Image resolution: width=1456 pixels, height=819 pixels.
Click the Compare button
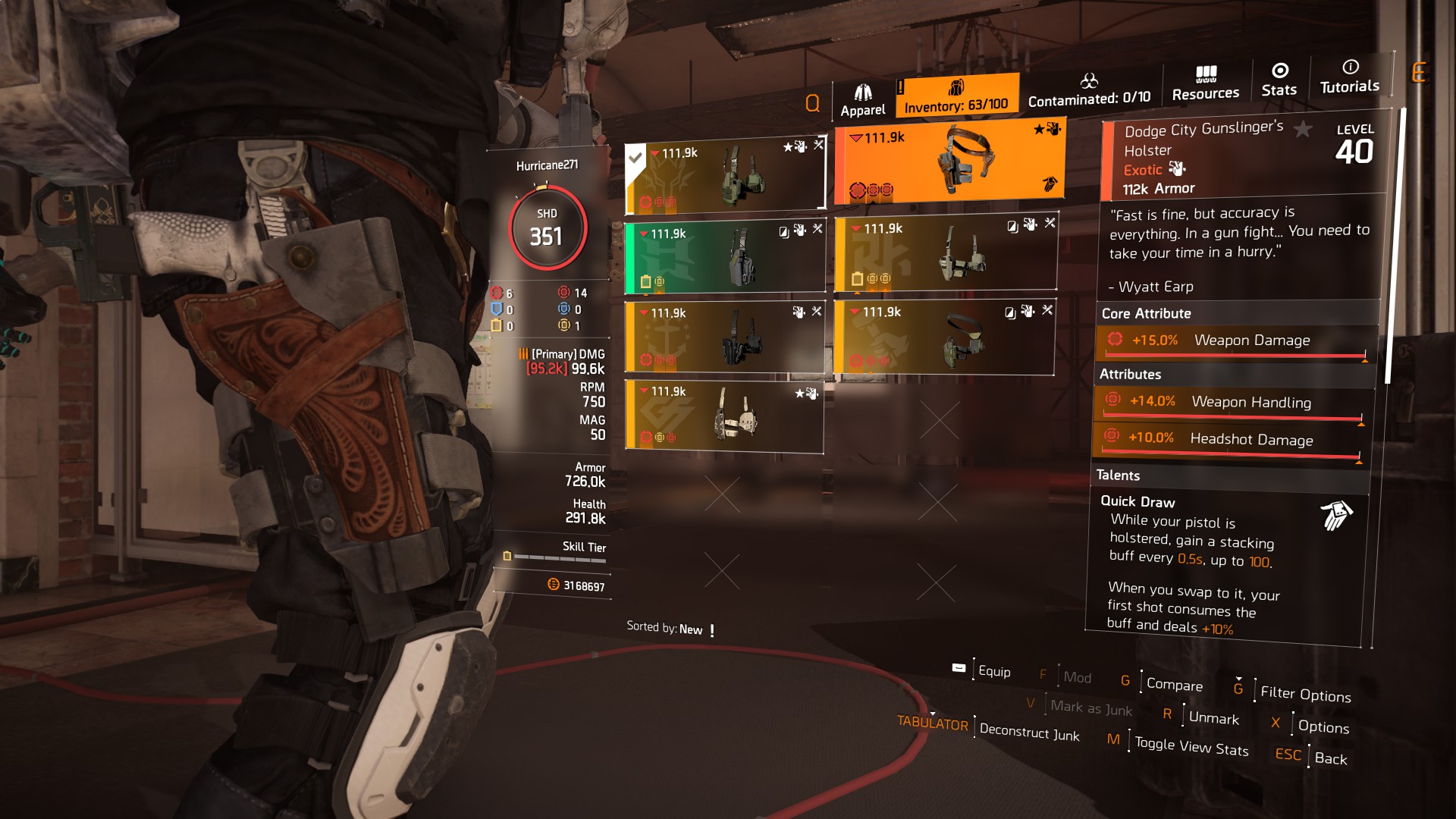tap(1173, 686)
